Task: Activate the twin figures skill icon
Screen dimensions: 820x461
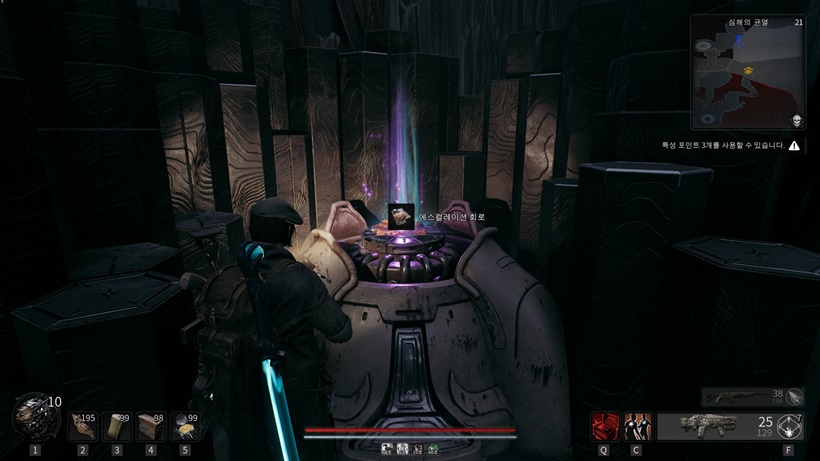Action: point(637,427)
